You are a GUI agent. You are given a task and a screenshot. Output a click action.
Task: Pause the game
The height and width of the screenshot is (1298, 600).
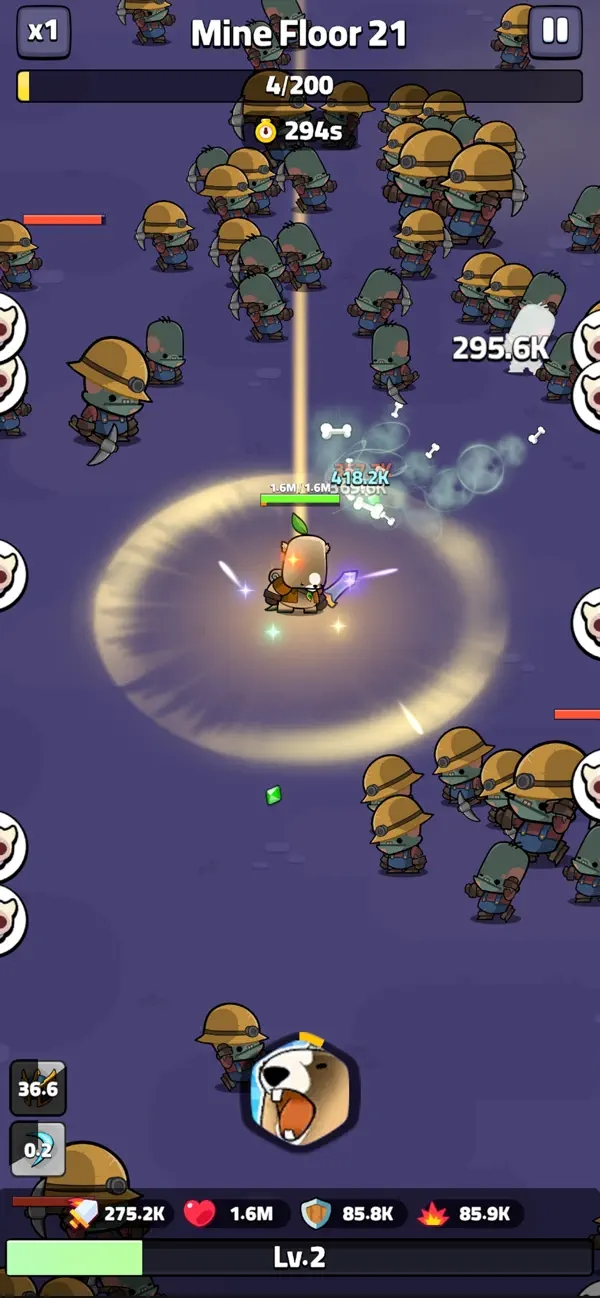point(555,31)
